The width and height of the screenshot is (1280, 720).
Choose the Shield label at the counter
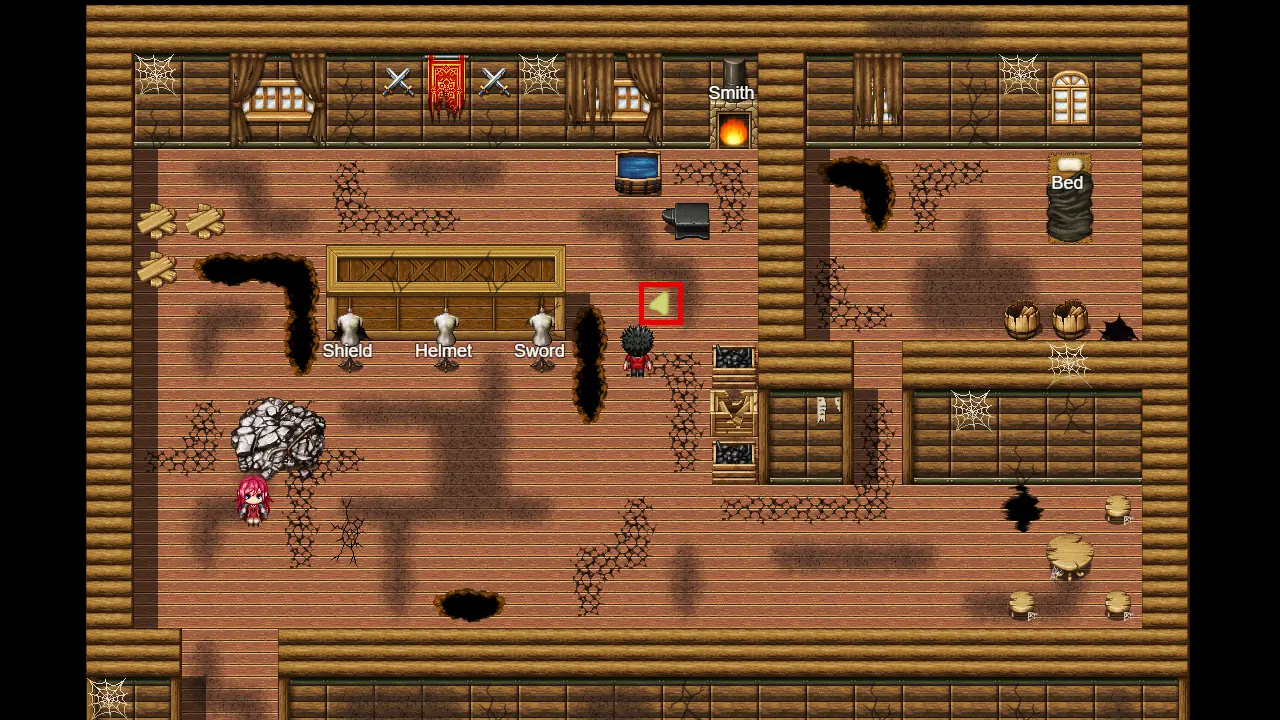pyautogui.click(x=347, y=351)
